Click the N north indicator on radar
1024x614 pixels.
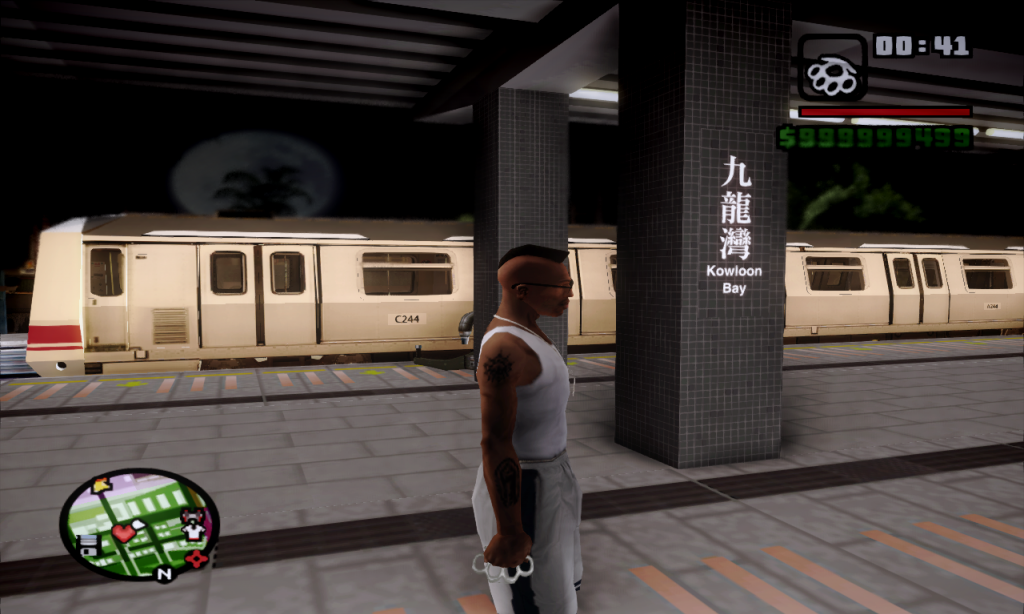click(165, 574)
